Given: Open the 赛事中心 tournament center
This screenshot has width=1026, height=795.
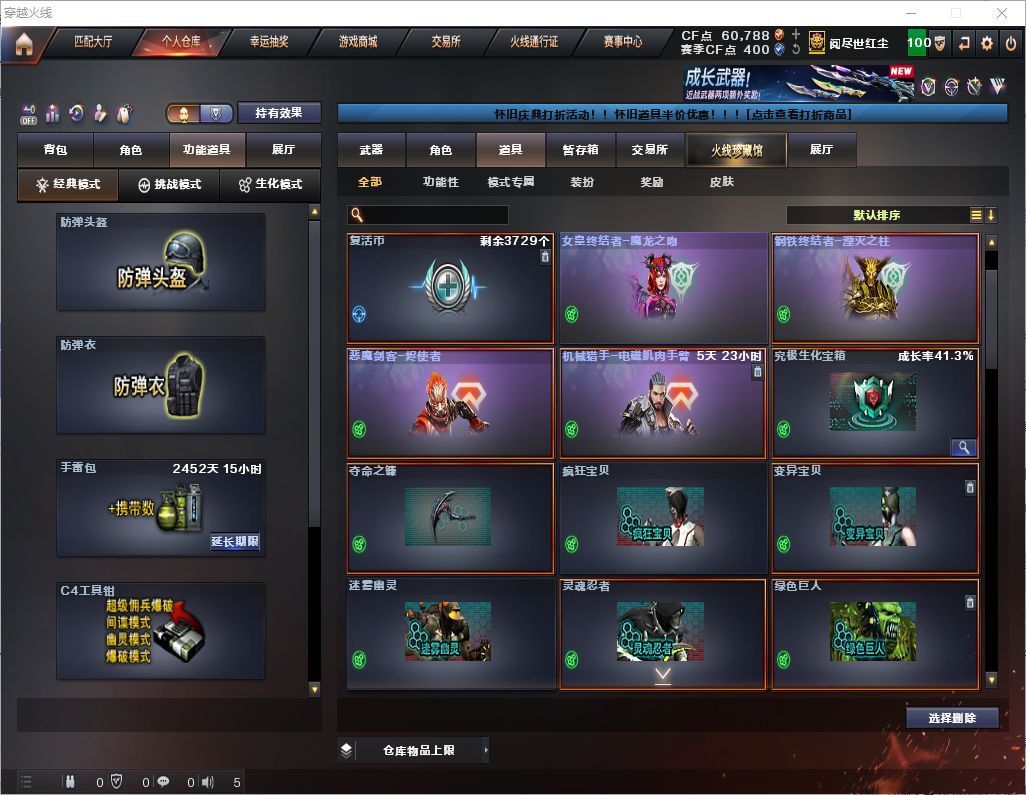Looking at the screenshot, I should (622, 43).
